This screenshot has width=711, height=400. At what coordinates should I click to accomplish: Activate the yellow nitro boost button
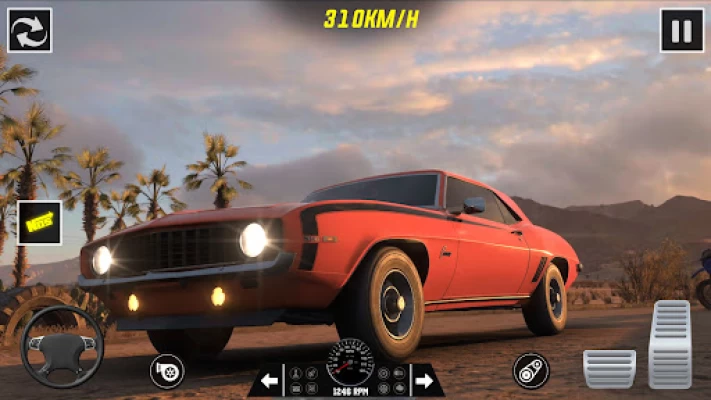40,223
